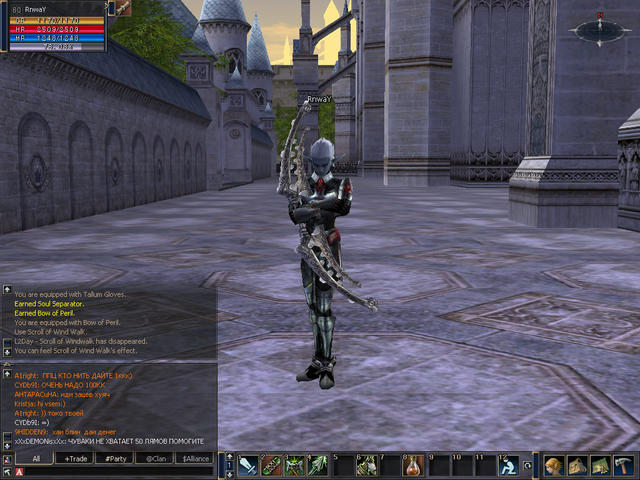This screenshot has height=480, width=640.
Task: Click the chat log scroll-down arrow button
Action: click(x=7, y=445)
